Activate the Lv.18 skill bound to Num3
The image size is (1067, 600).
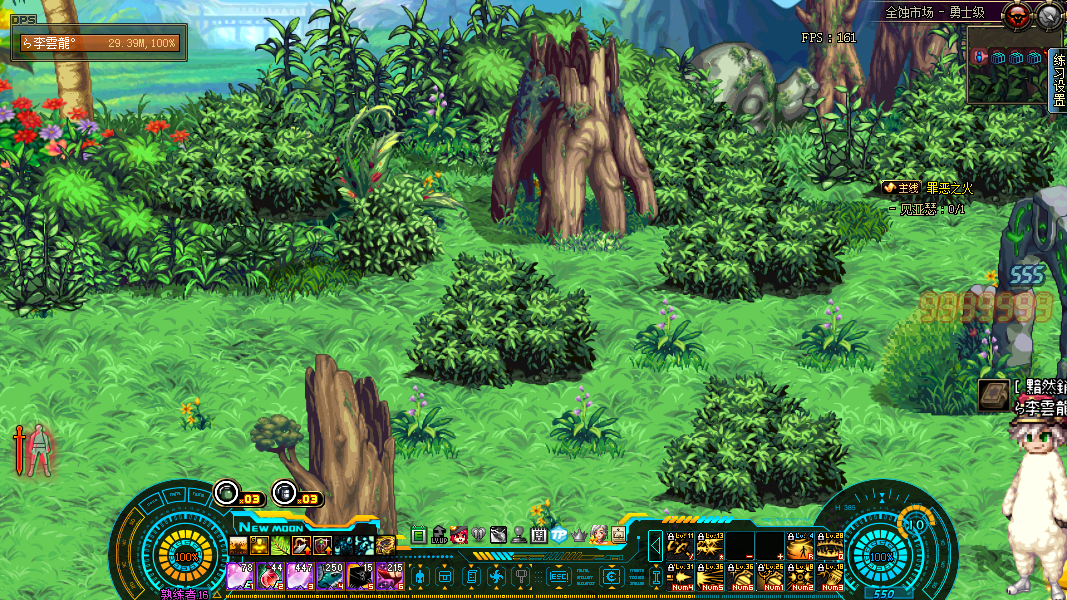click(x=830, y=577)
